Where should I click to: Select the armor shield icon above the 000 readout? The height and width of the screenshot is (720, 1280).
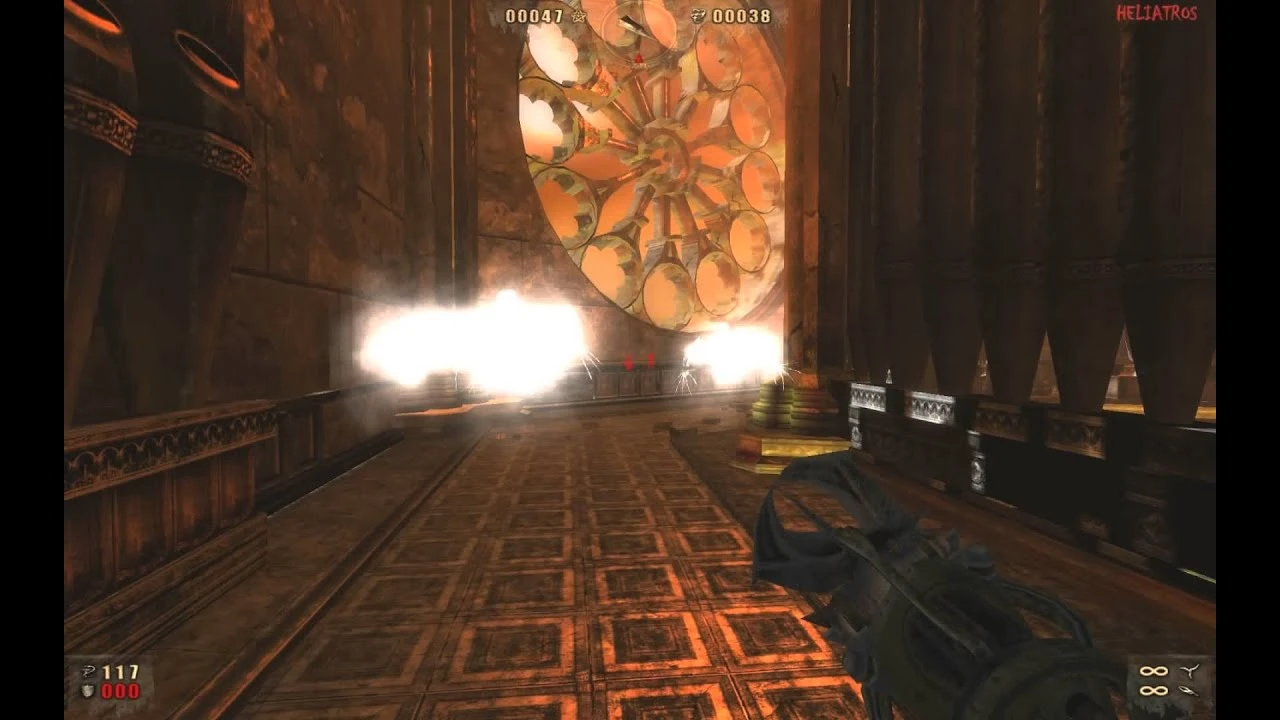click(87, 692)
